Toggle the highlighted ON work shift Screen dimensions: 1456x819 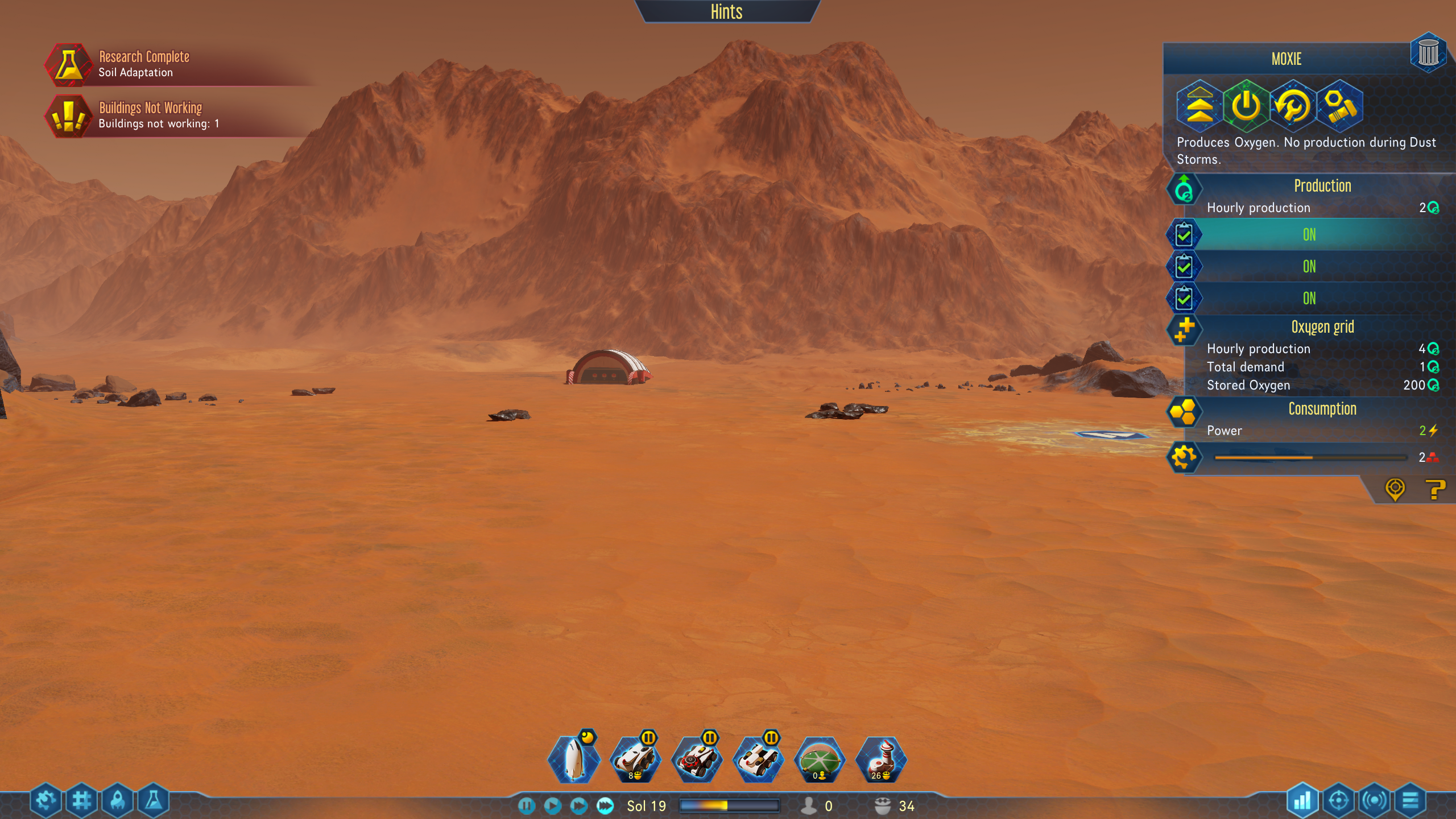(1309, 234)
